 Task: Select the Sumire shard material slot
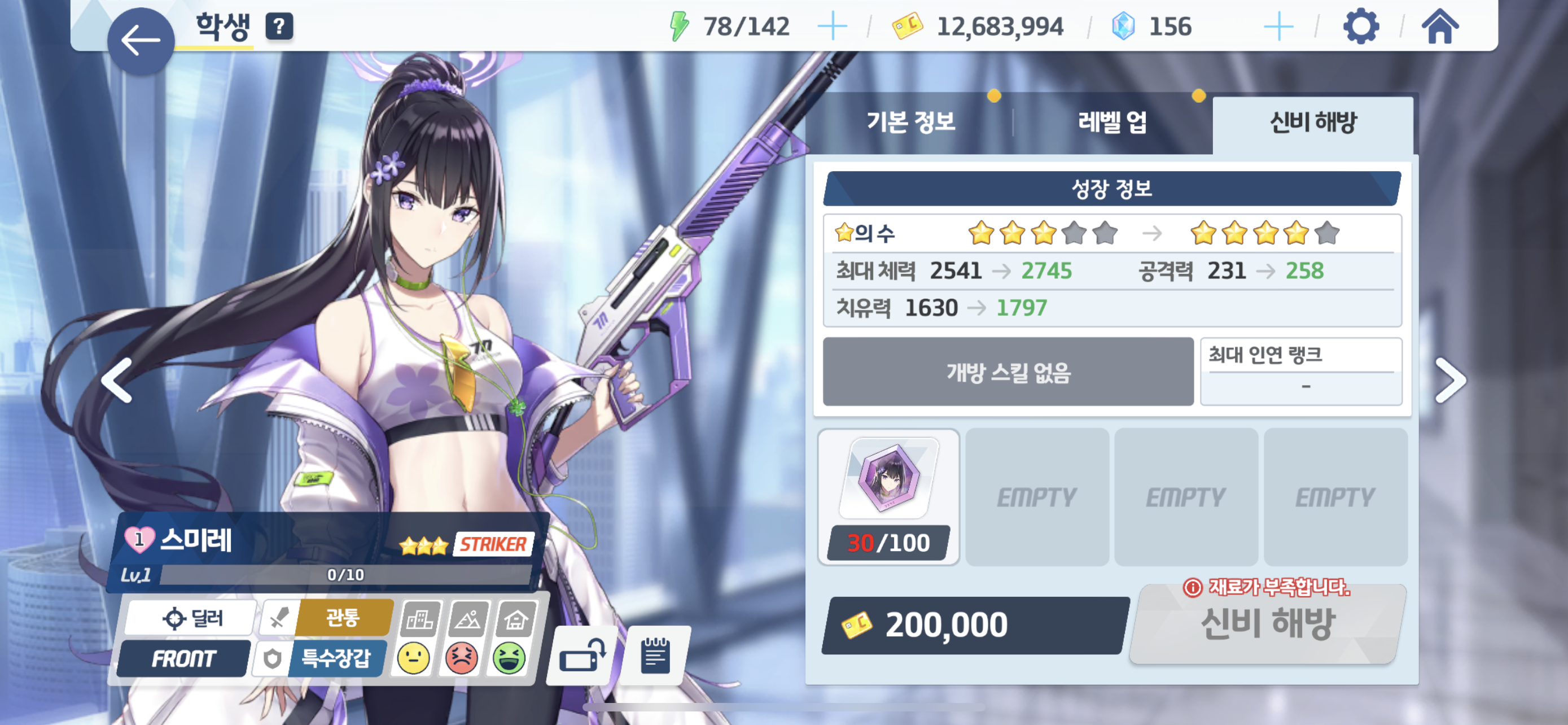pyautogui.click(x=888, y=496)
